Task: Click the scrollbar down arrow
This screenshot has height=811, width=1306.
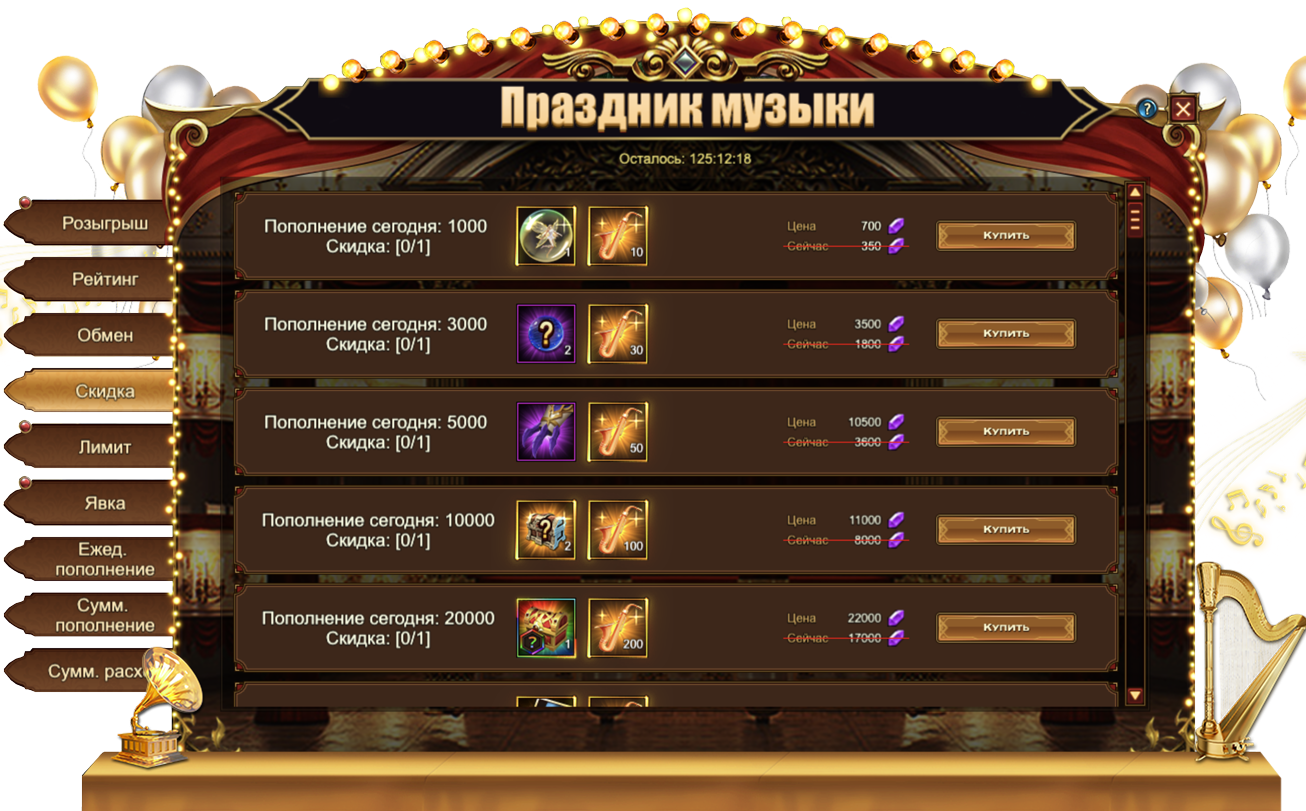Action: point(1135,695)
